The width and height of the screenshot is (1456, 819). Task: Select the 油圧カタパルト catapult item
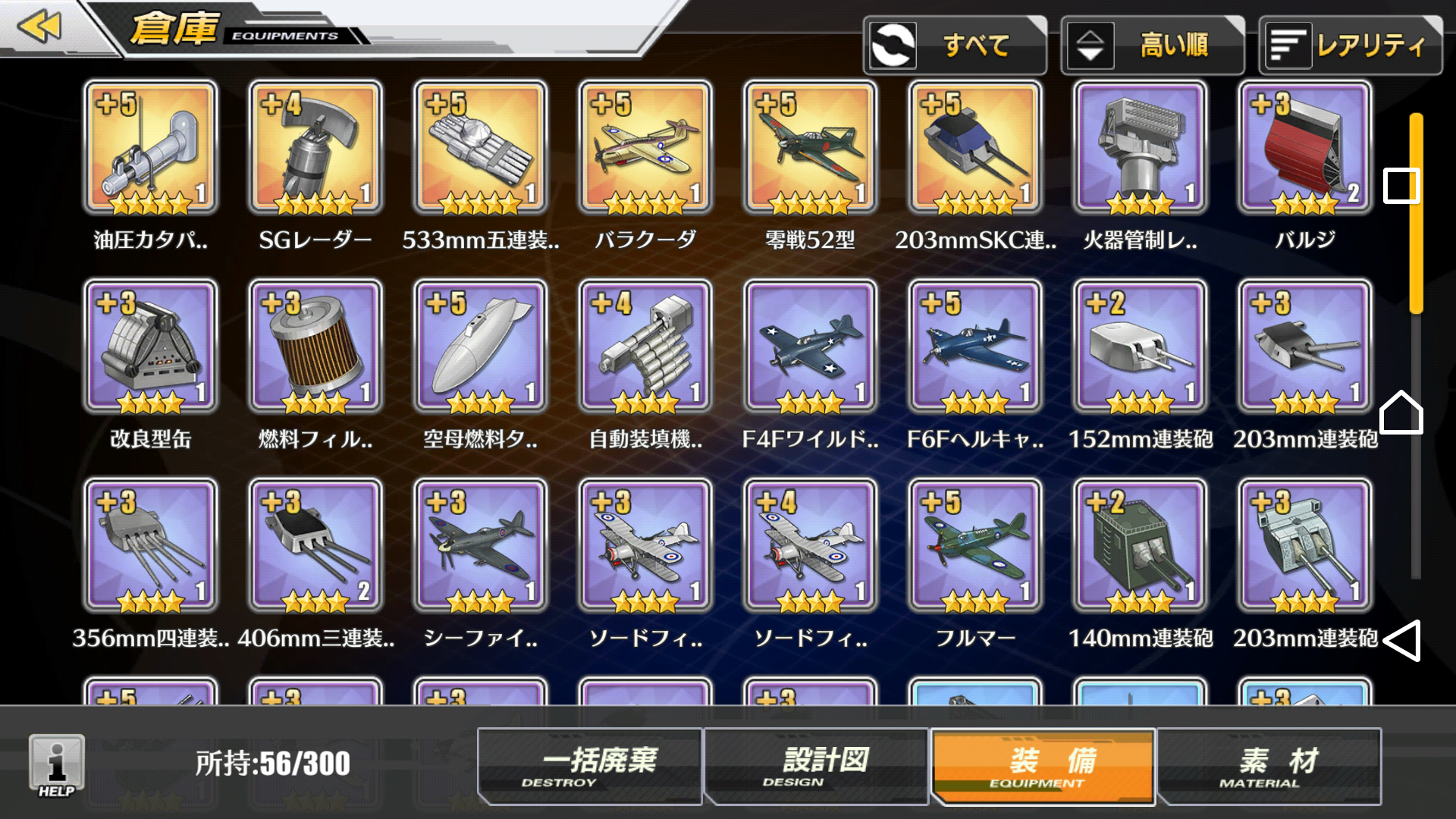click(150, 148)
